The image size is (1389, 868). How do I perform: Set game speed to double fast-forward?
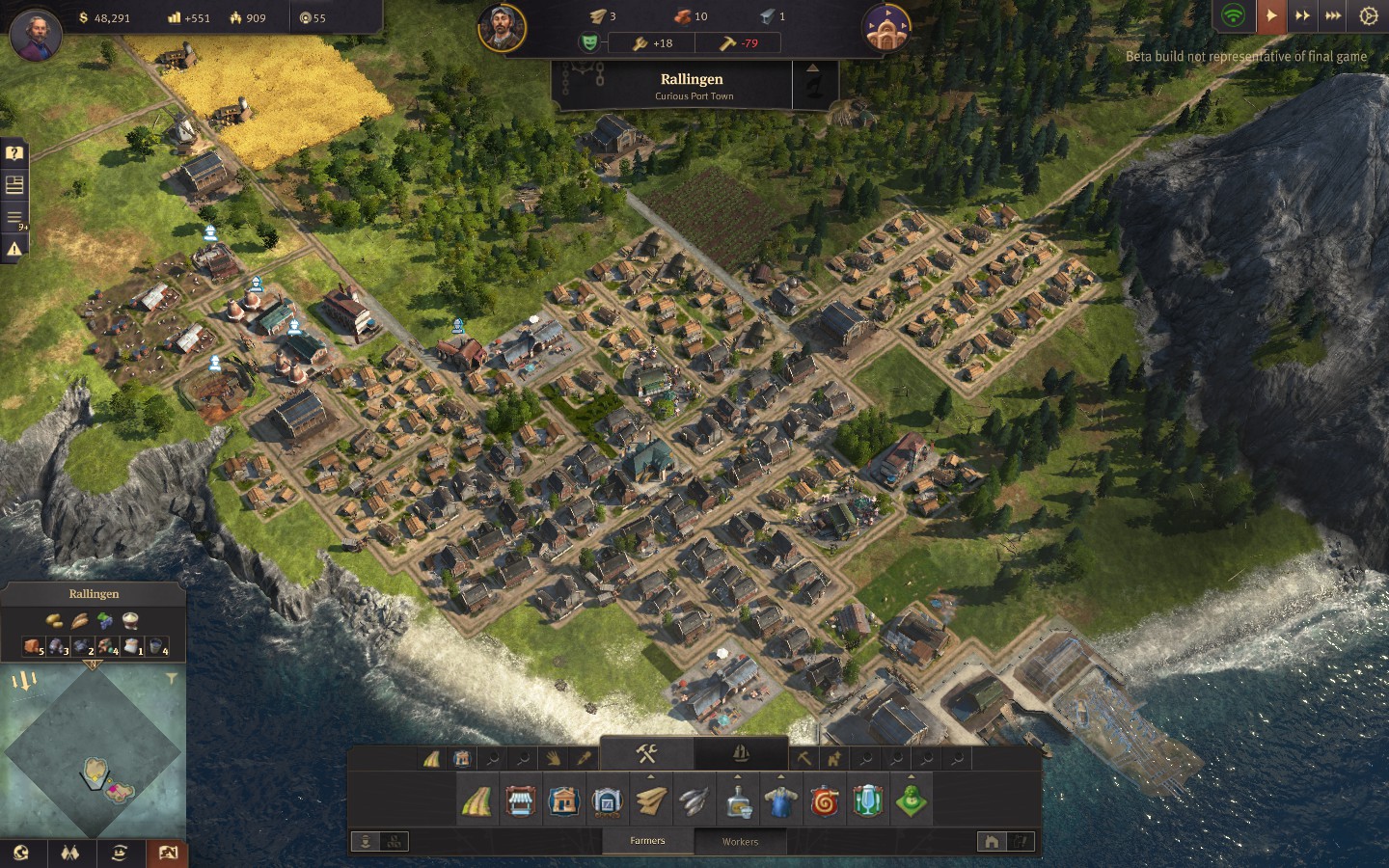click(1302, 16)
